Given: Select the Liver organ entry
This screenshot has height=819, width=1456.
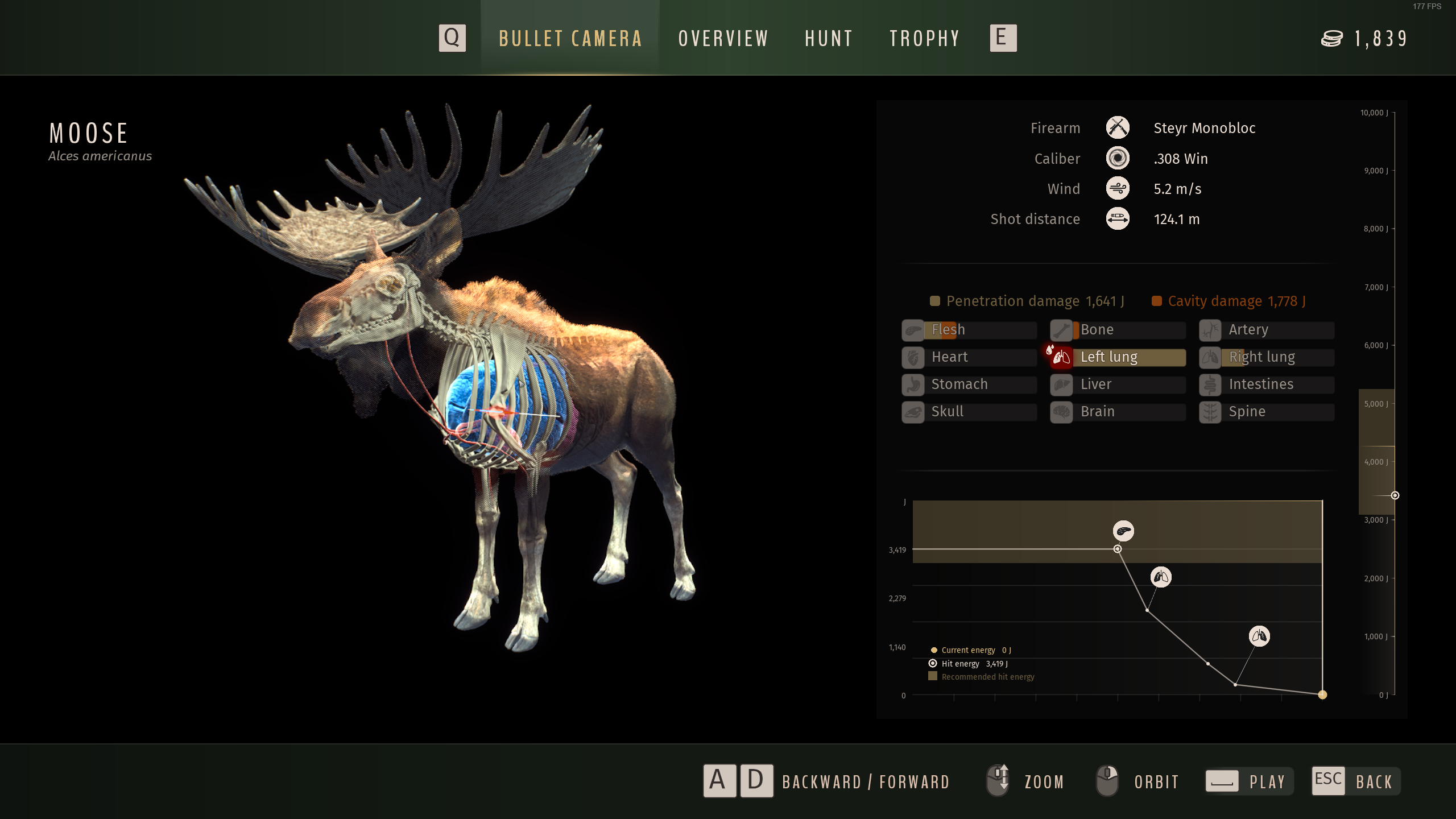Looking at the screenshot, I should click(1118, 384).
